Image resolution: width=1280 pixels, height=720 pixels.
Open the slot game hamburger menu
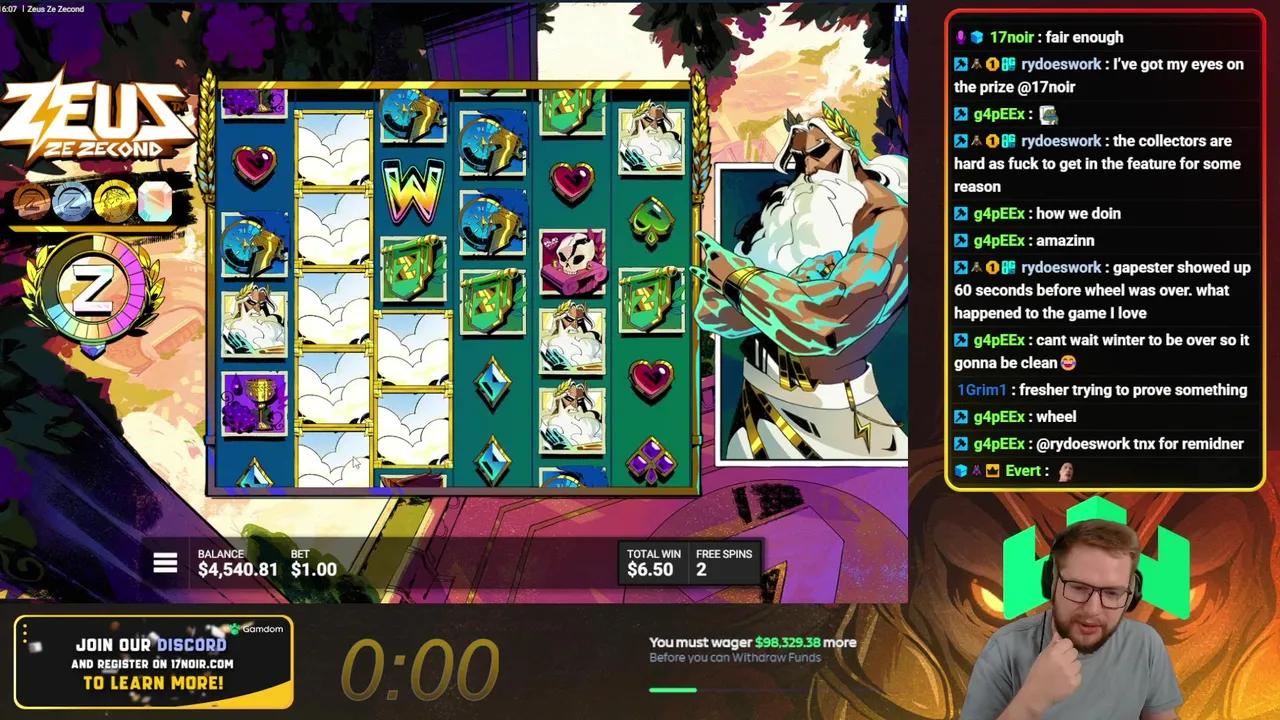pyautogui.click(x=165, y=563)
